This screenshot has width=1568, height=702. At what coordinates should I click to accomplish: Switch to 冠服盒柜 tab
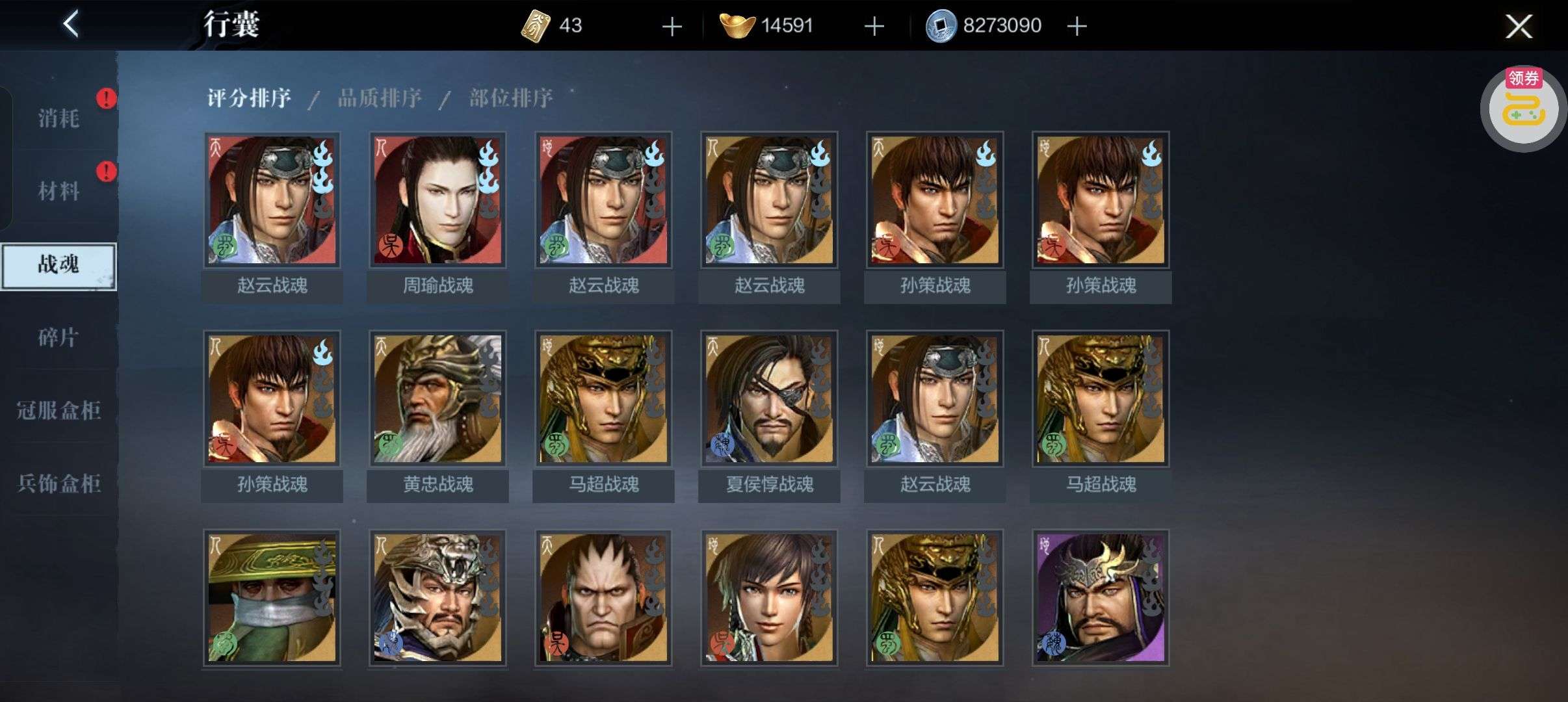tap(59, 410)
